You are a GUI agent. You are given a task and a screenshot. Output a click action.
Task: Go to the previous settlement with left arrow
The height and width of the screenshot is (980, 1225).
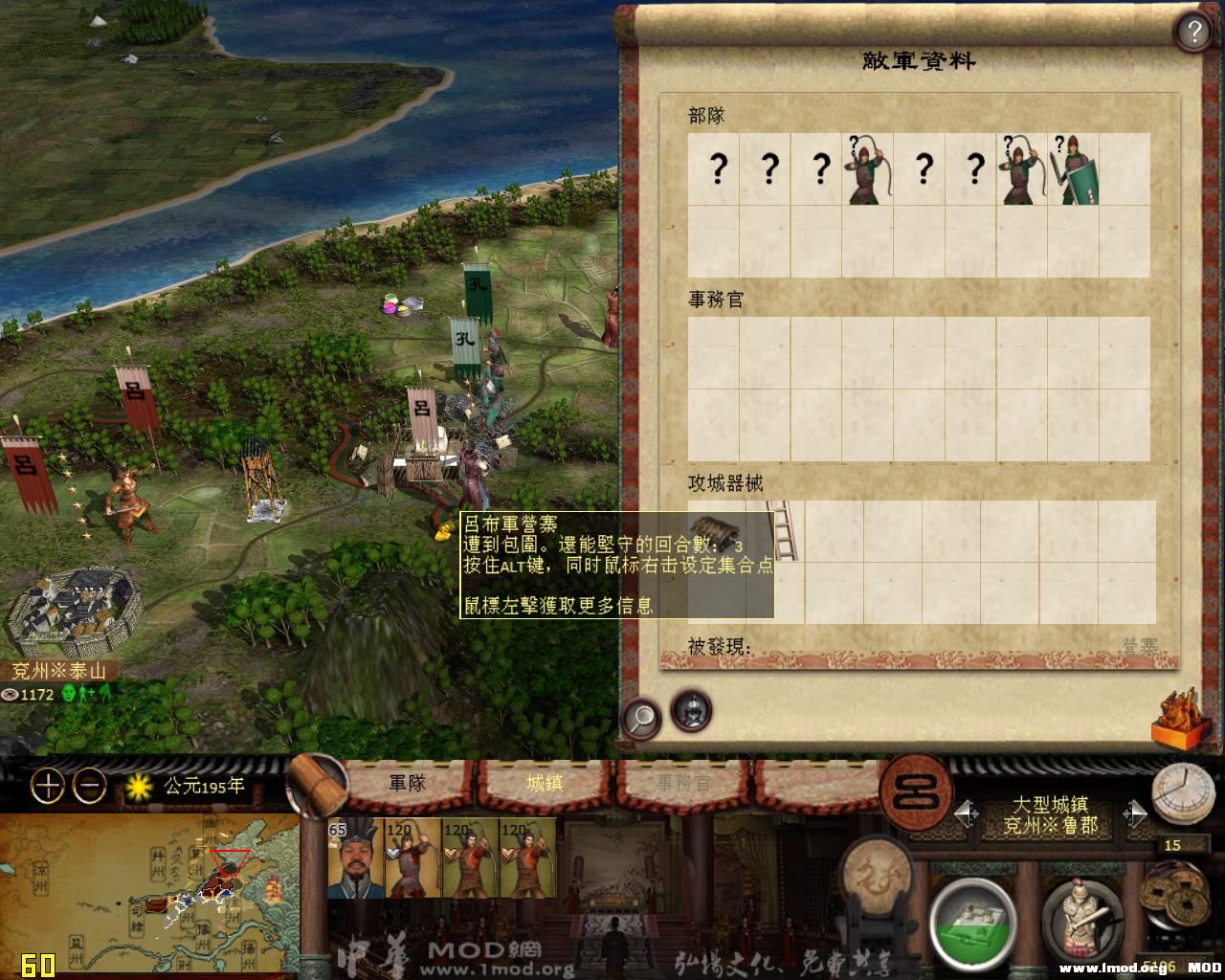pos(967,814)
